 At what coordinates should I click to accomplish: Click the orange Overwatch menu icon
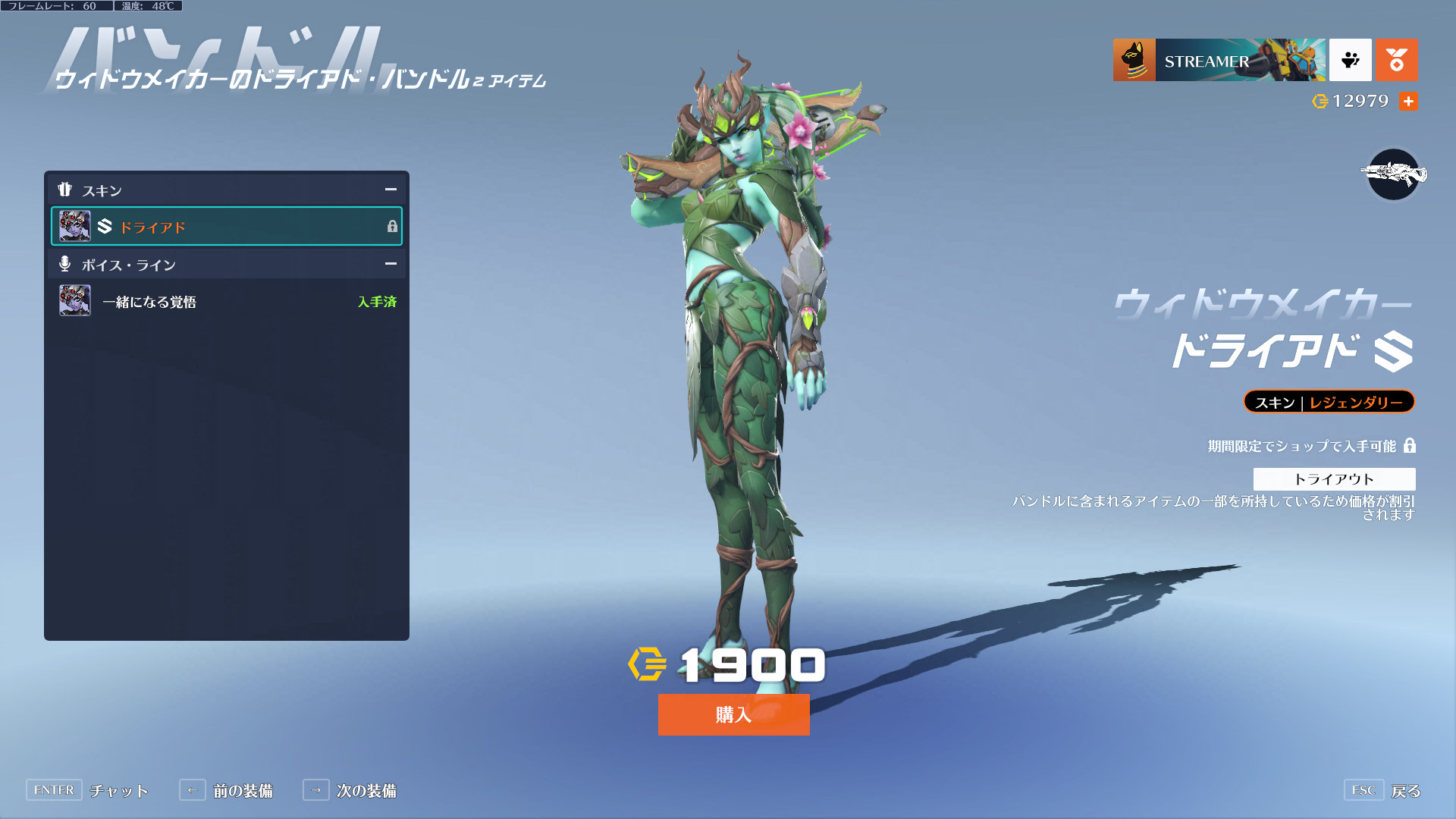(1396, 61)
